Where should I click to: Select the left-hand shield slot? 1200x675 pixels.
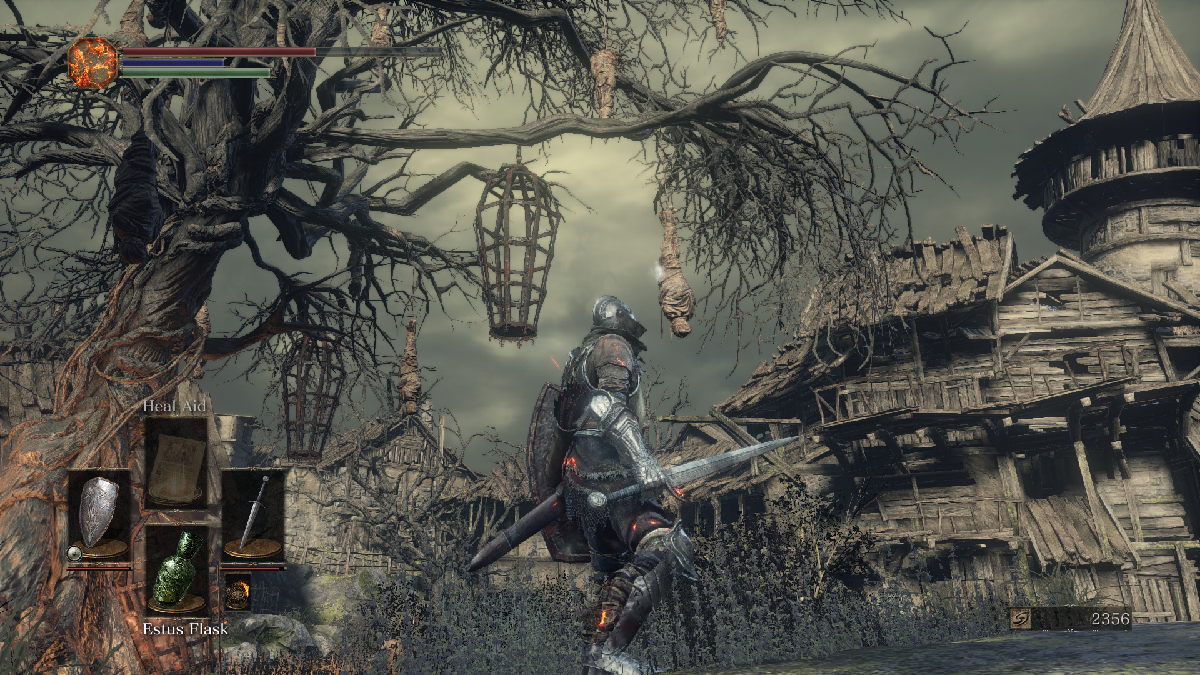(x=99, y=514)
